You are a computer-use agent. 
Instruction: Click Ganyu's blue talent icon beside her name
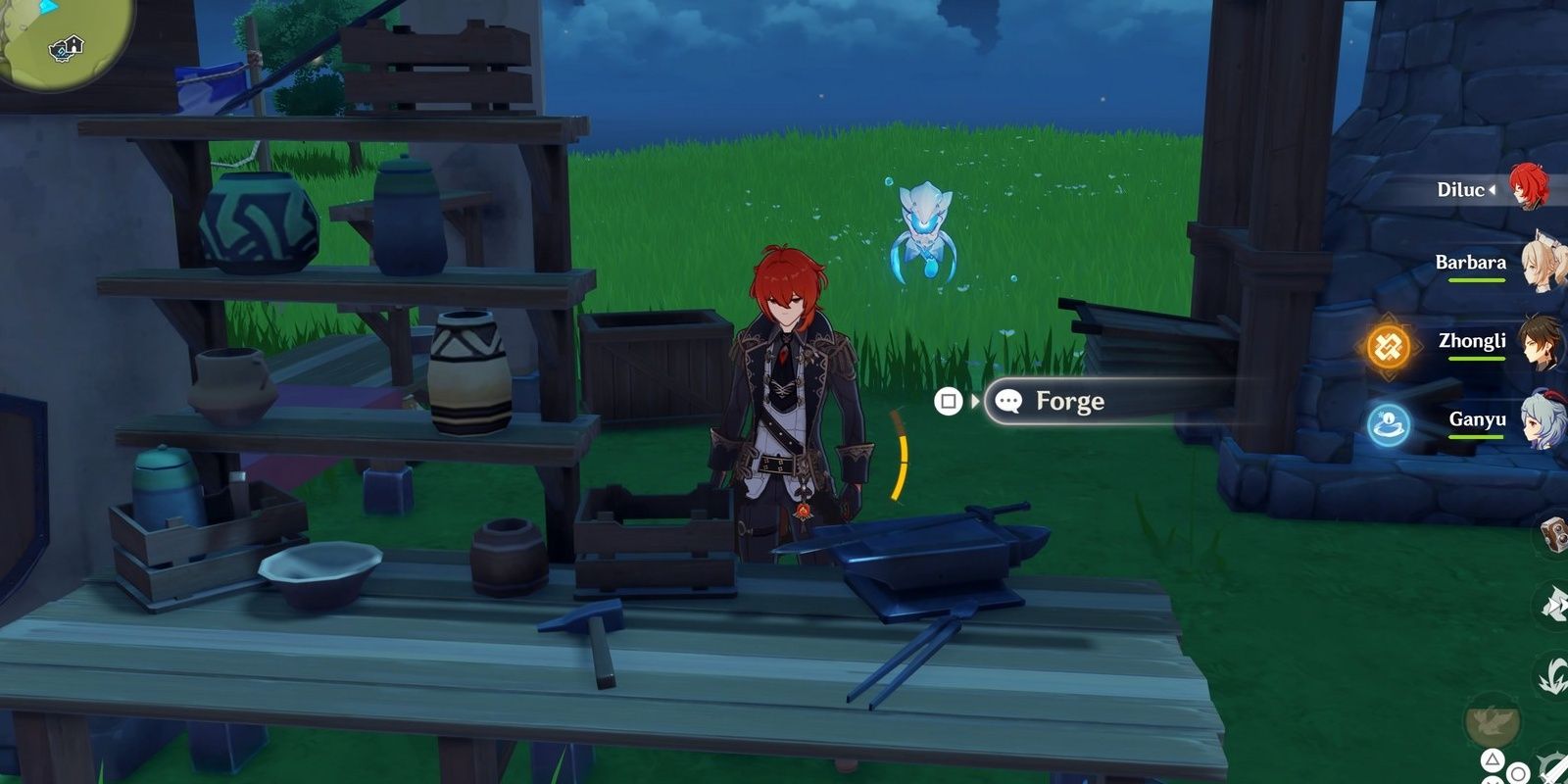pyautogui.click(x=1388, y=422)
